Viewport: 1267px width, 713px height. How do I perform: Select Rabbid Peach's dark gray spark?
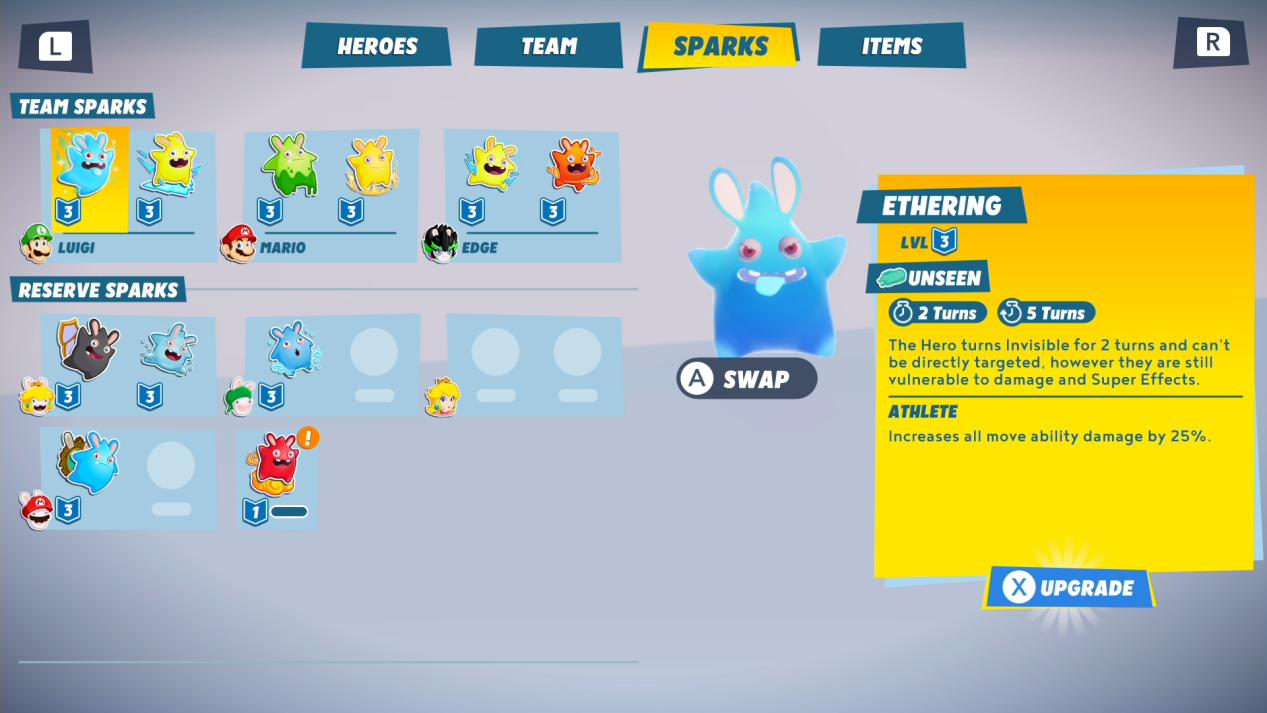pyautogui.click(x=89, y=352)
